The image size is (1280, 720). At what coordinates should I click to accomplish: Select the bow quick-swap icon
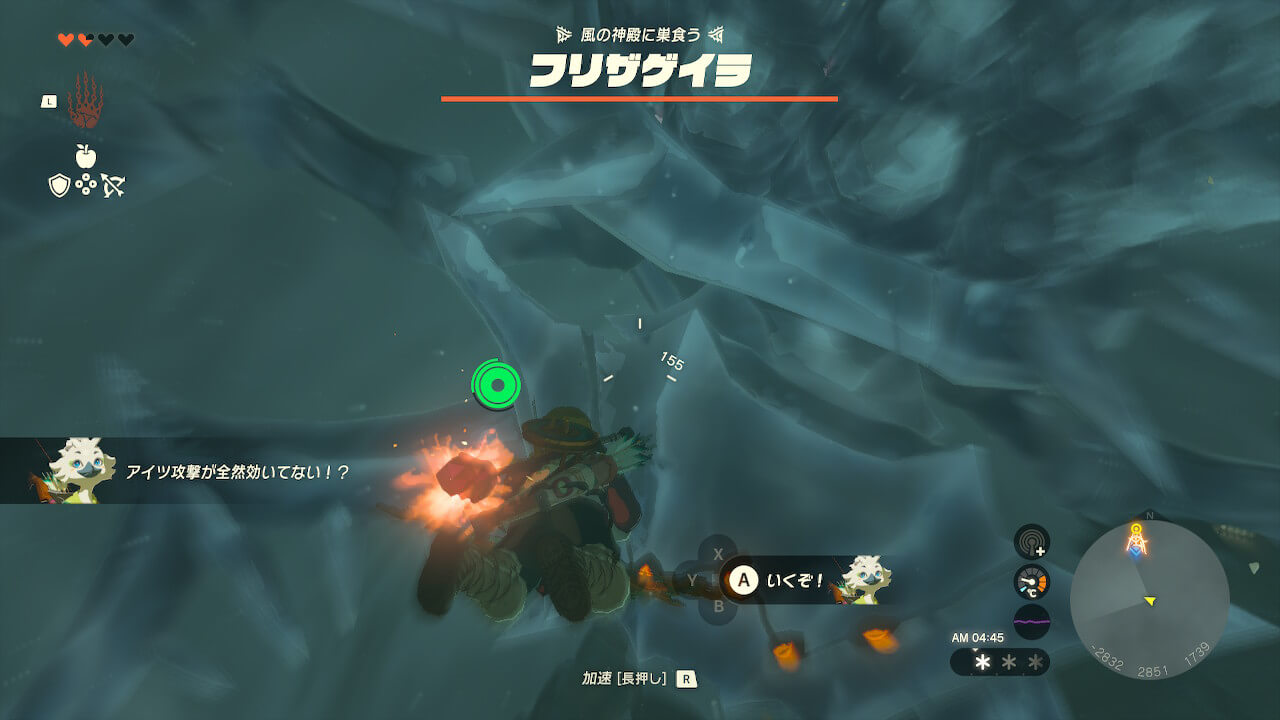point(113,185)
